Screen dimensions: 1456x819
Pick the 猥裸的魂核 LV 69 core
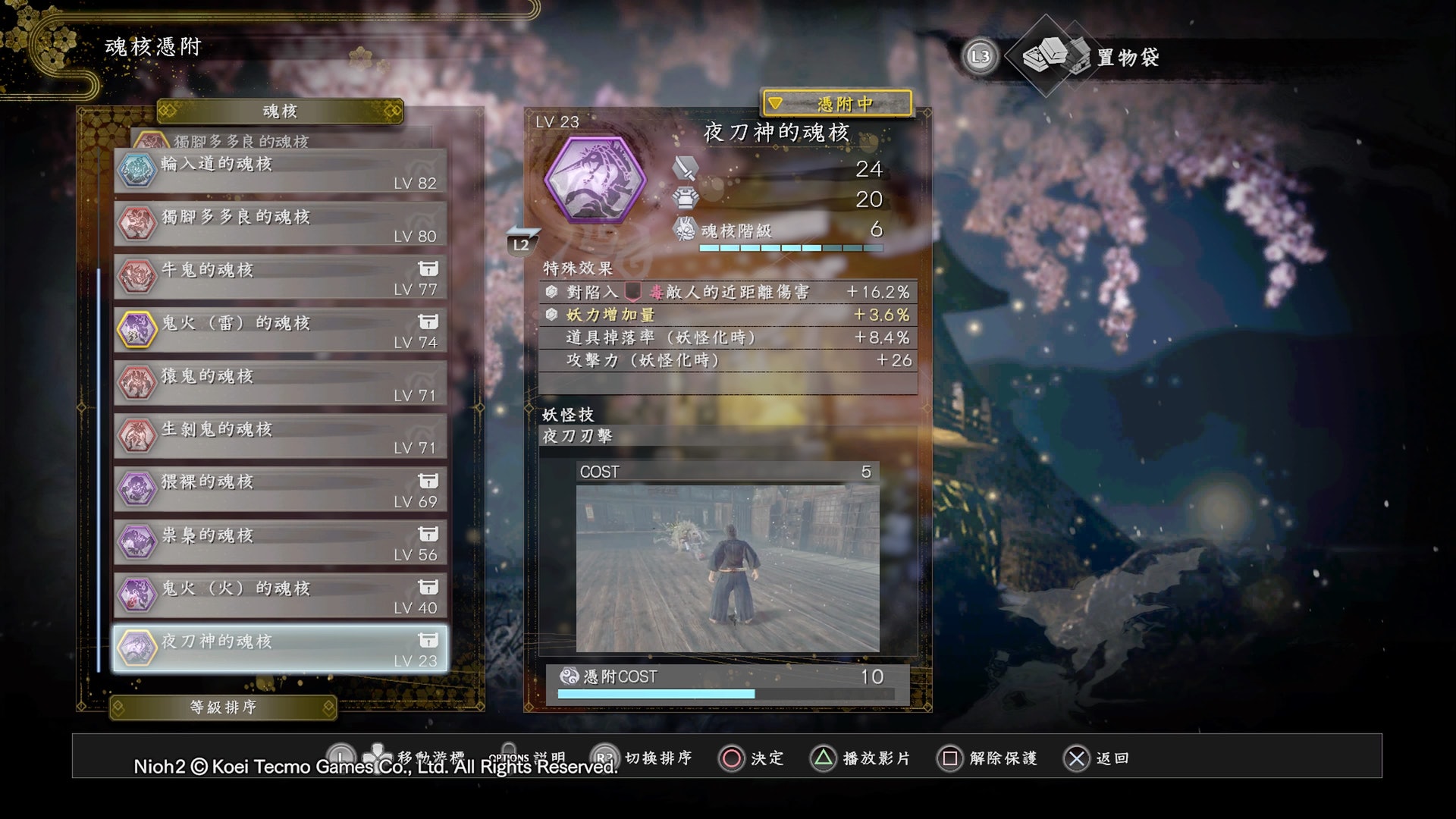click(280, 490)
